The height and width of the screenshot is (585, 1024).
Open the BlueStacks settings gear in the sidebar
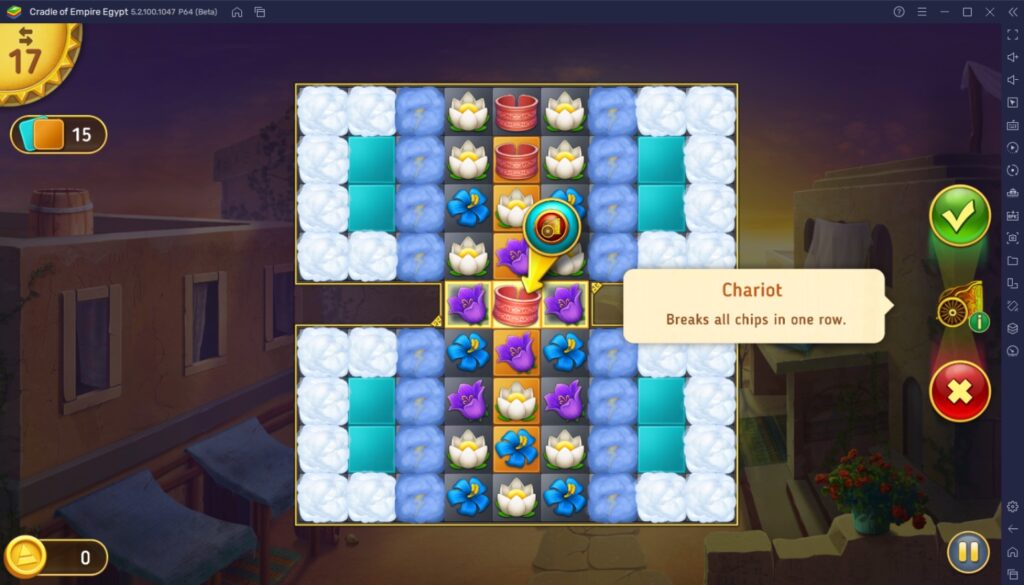point(1012,507)
